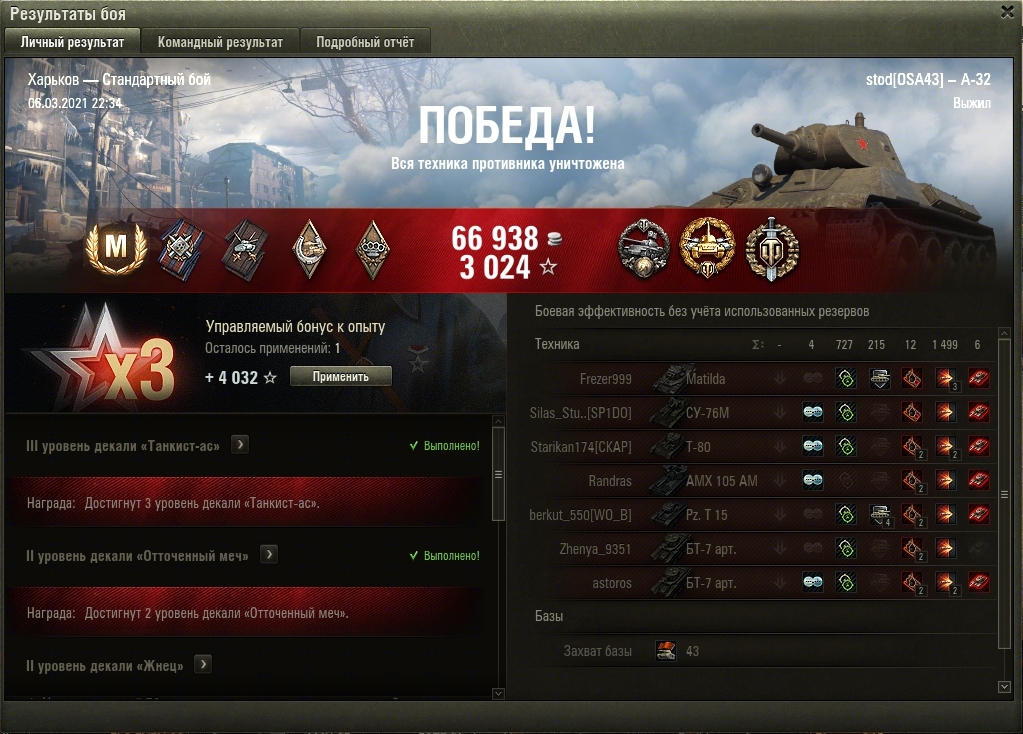Screen dimensions: 1023x734
Task: Expand the «Отточенный меч» decal mission details
Action: [269, 555]
